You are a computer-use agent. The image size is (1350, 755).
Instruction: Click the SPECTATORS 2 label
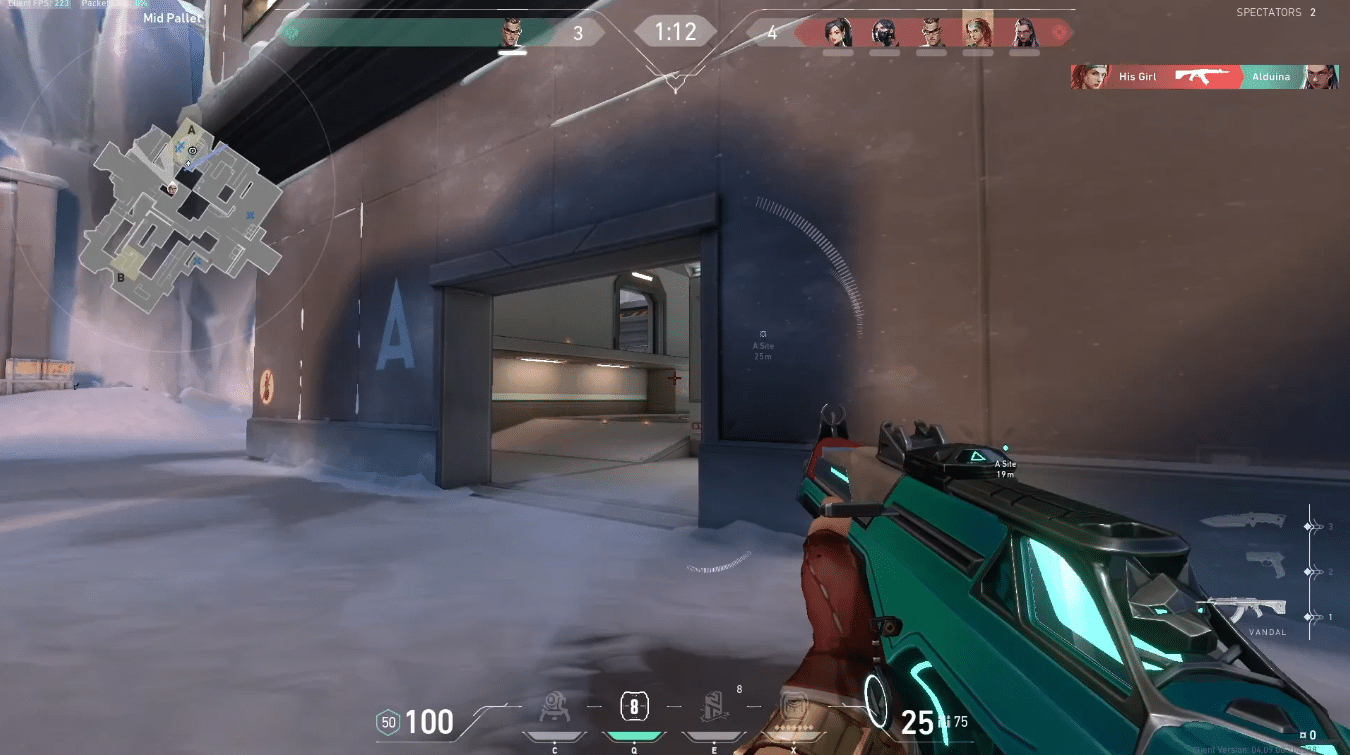coord(1277,12)
